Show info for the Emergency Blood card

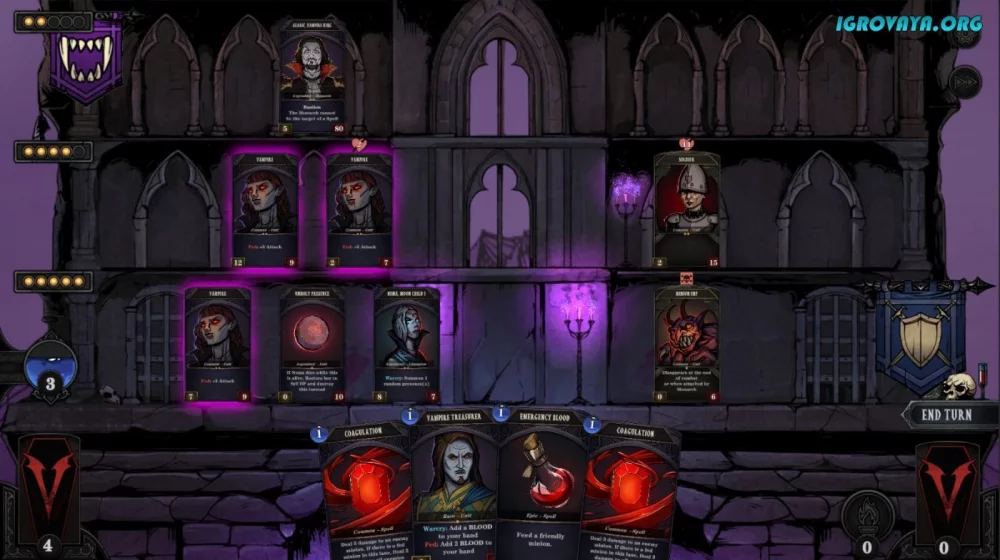500,413
